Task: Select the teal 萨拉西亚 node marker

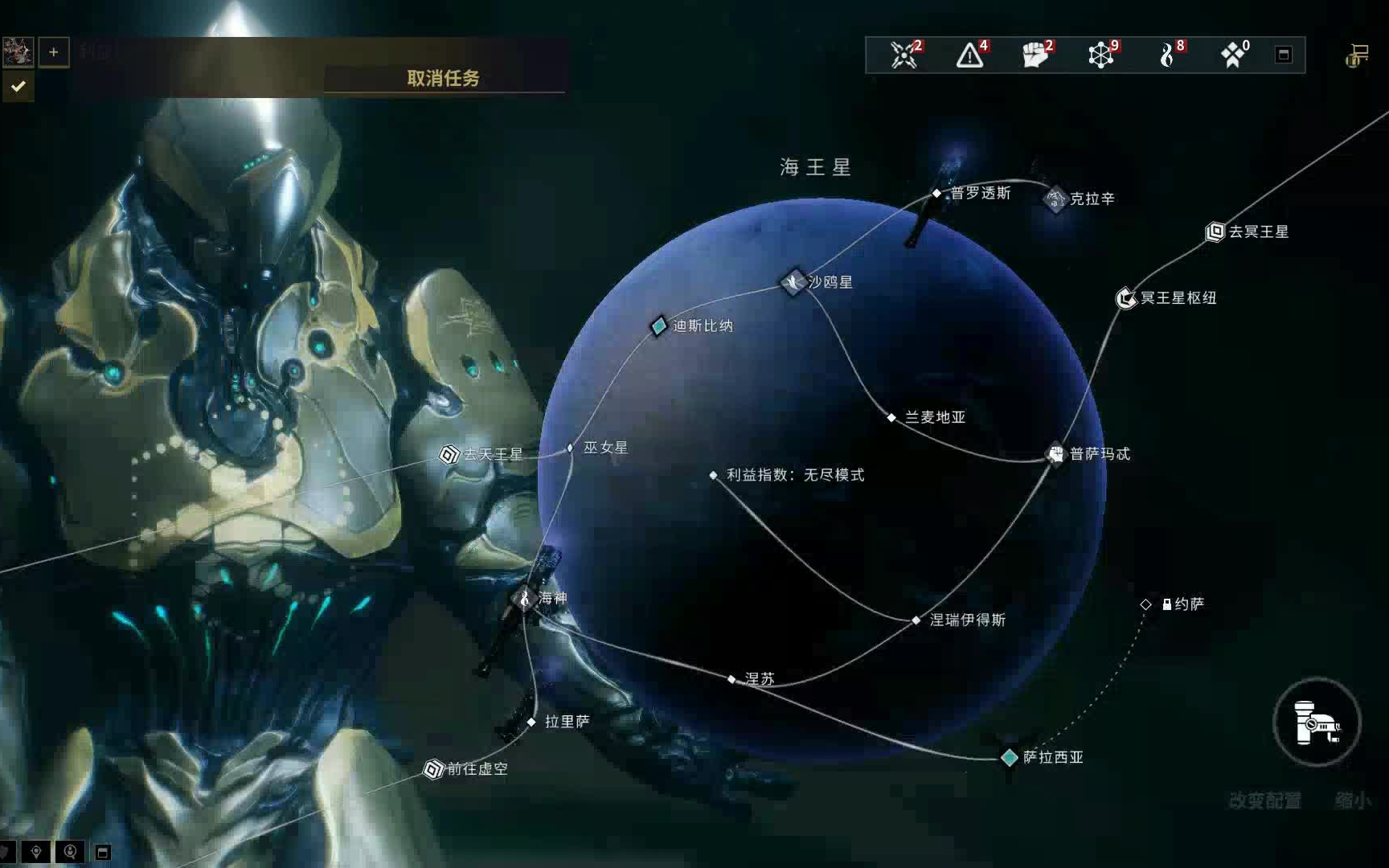Action: 1008,756
